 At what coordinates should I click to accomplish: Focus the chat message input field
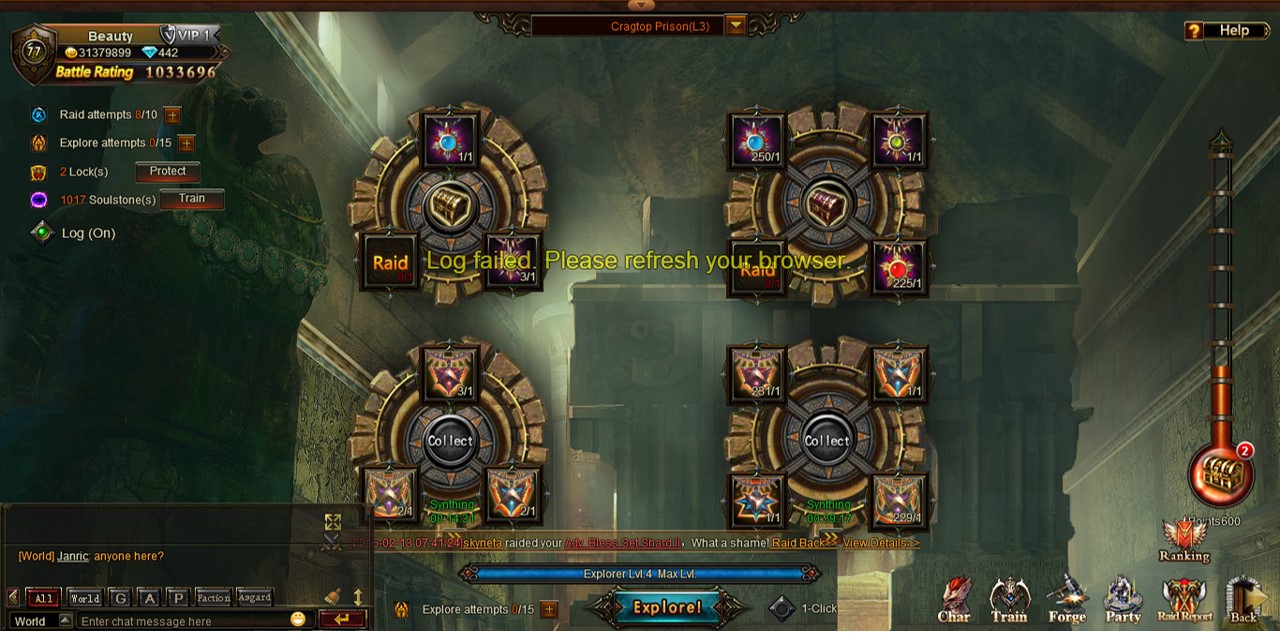pos(182,621)
